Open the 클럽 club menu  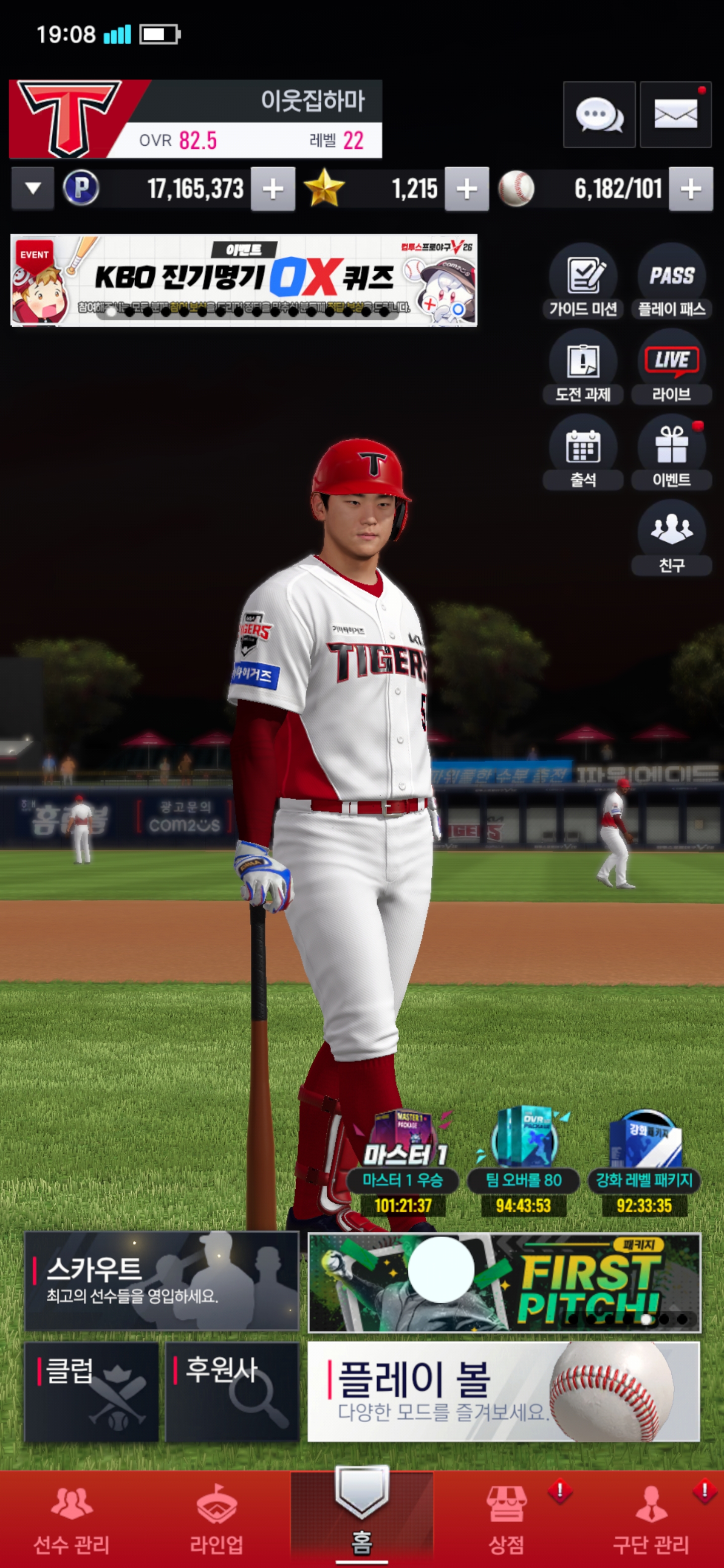[92, 1392]
